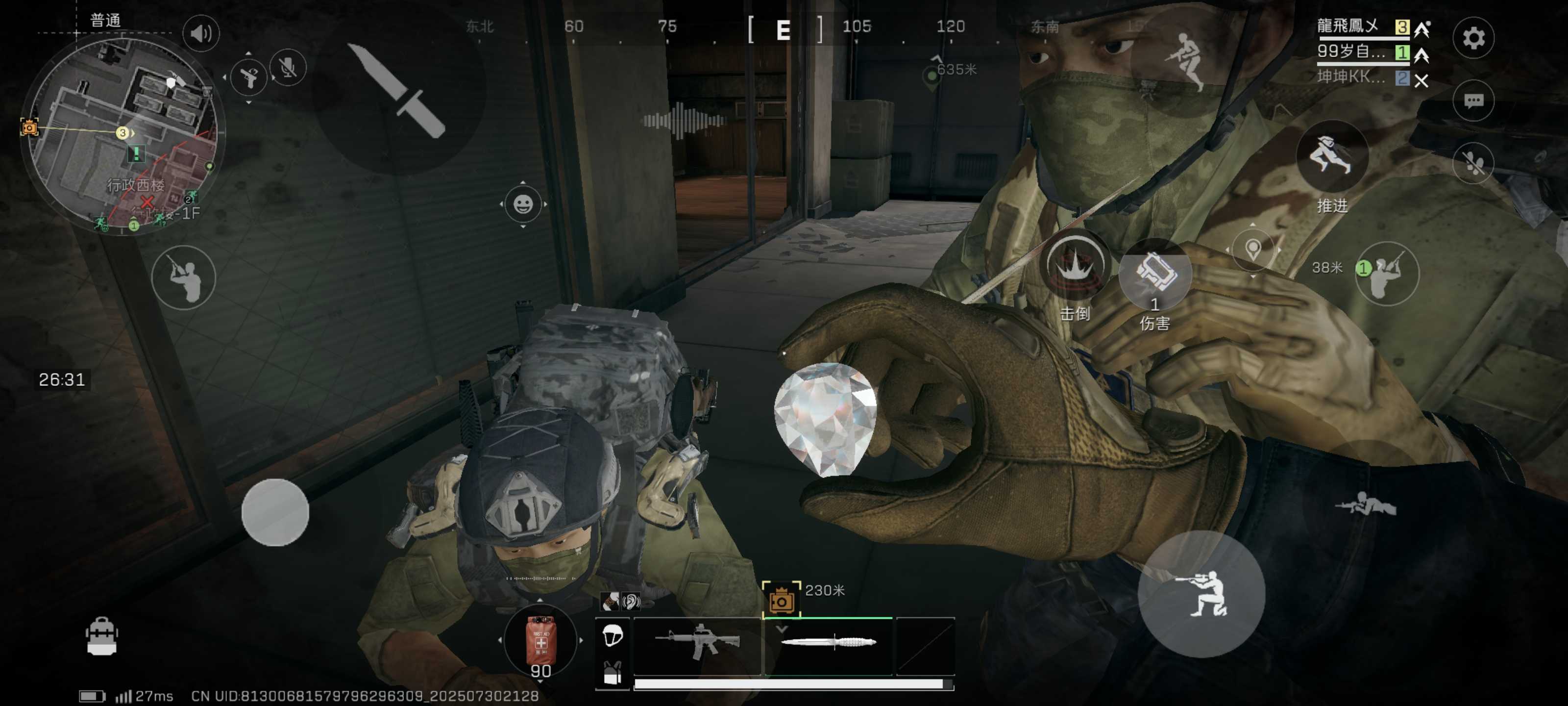
Task: Activate the 推进 sprint button
Action: tap(1331, 158)
